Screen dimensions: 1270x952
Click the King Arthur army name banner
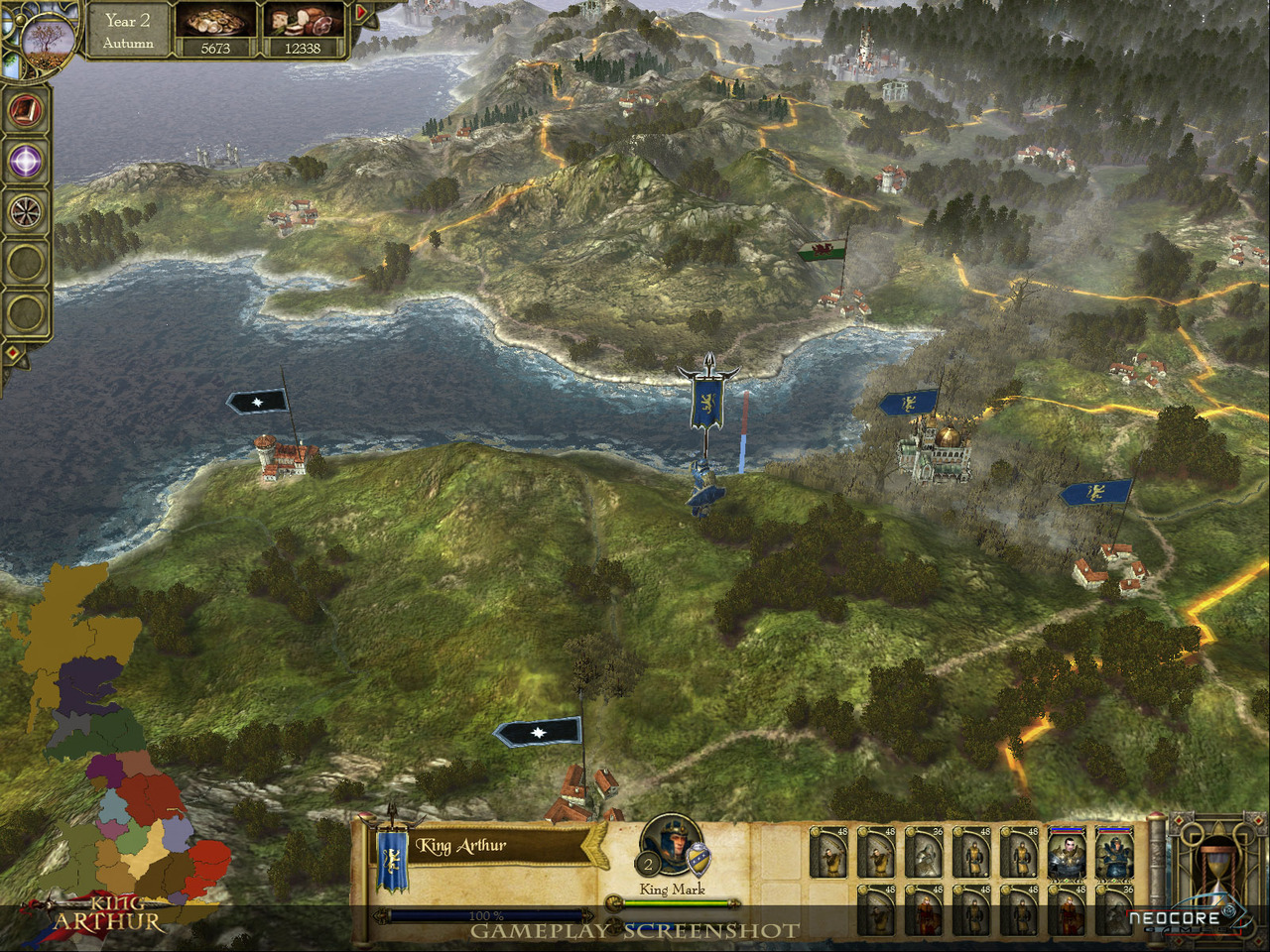[486, 846]
